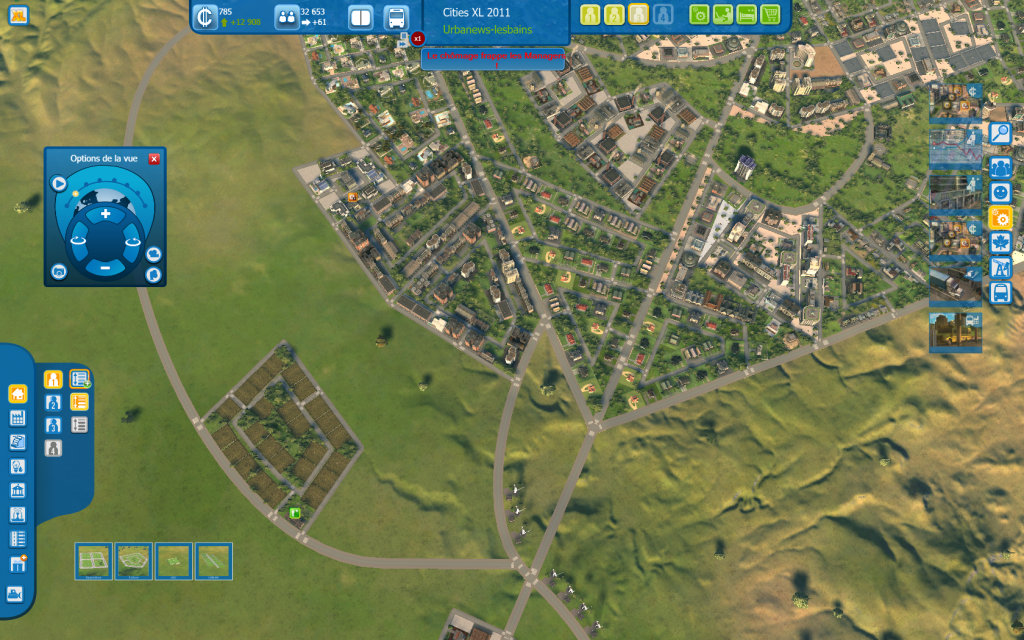Click the bus transport icon in top bar
Viewport: 1024px width, 640px height.
pos(396,17)
